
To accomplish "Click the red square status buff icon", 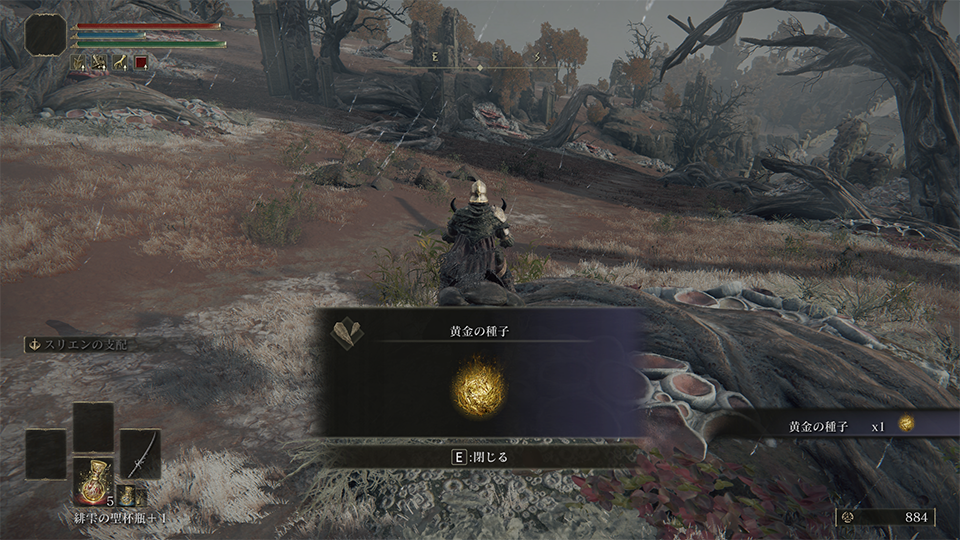I will (141, 62).
